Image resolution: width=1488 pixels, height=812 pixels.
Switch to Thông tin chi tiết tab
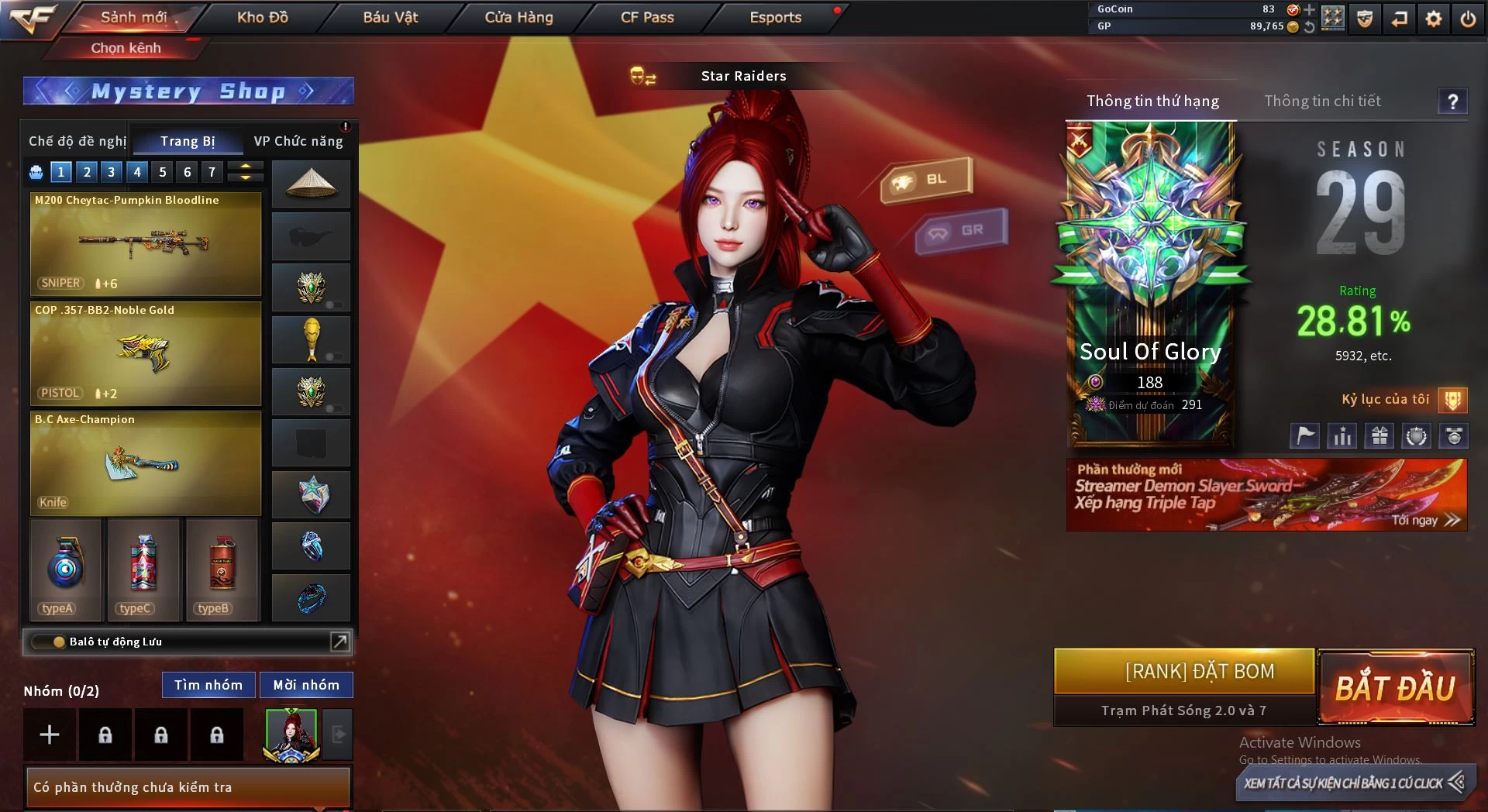[1322, 101]
